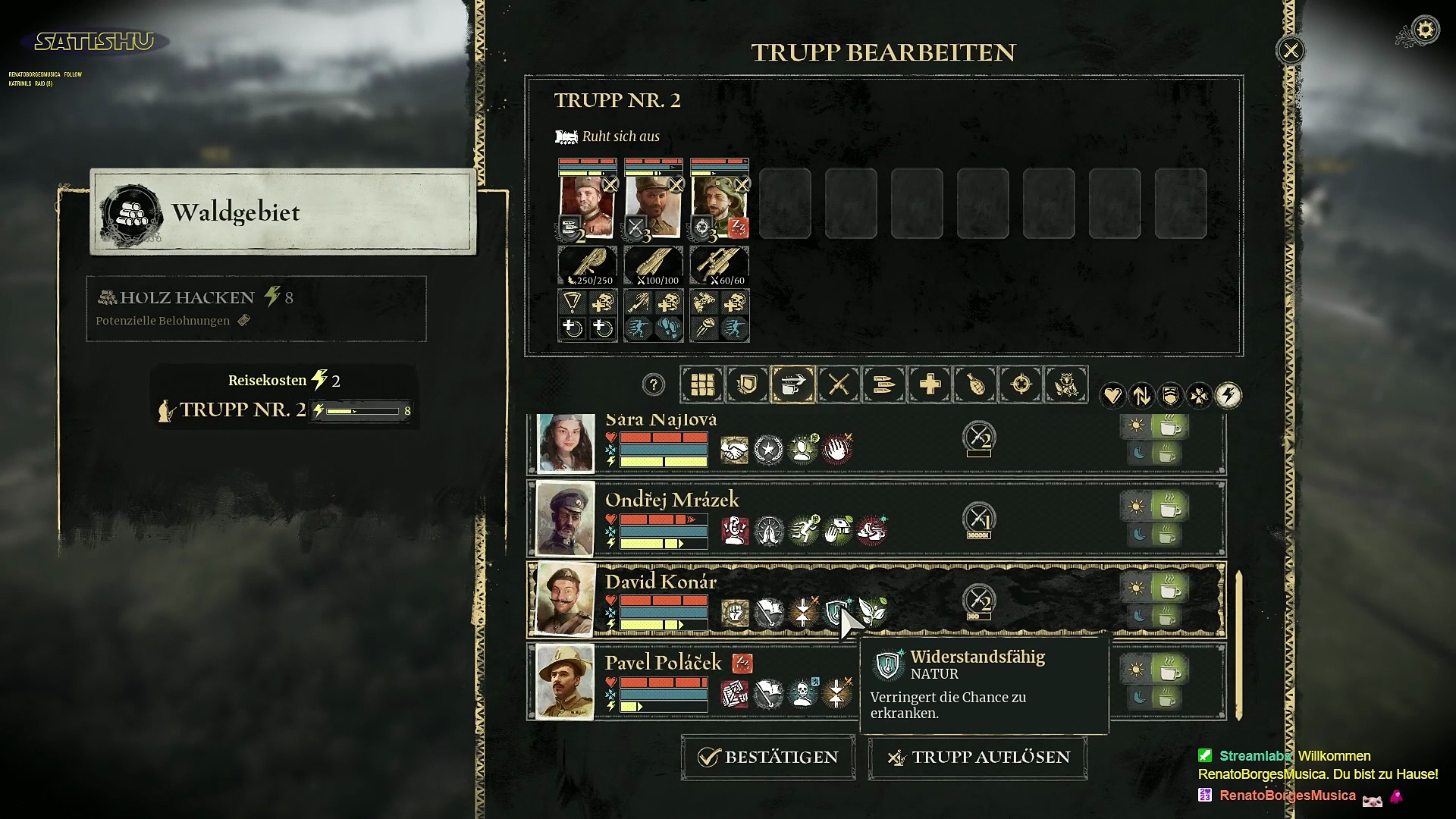Filter soldiers by the shield class
Image resolution: width=1456 pixels, height=819 pixels.
click(748, 384)
